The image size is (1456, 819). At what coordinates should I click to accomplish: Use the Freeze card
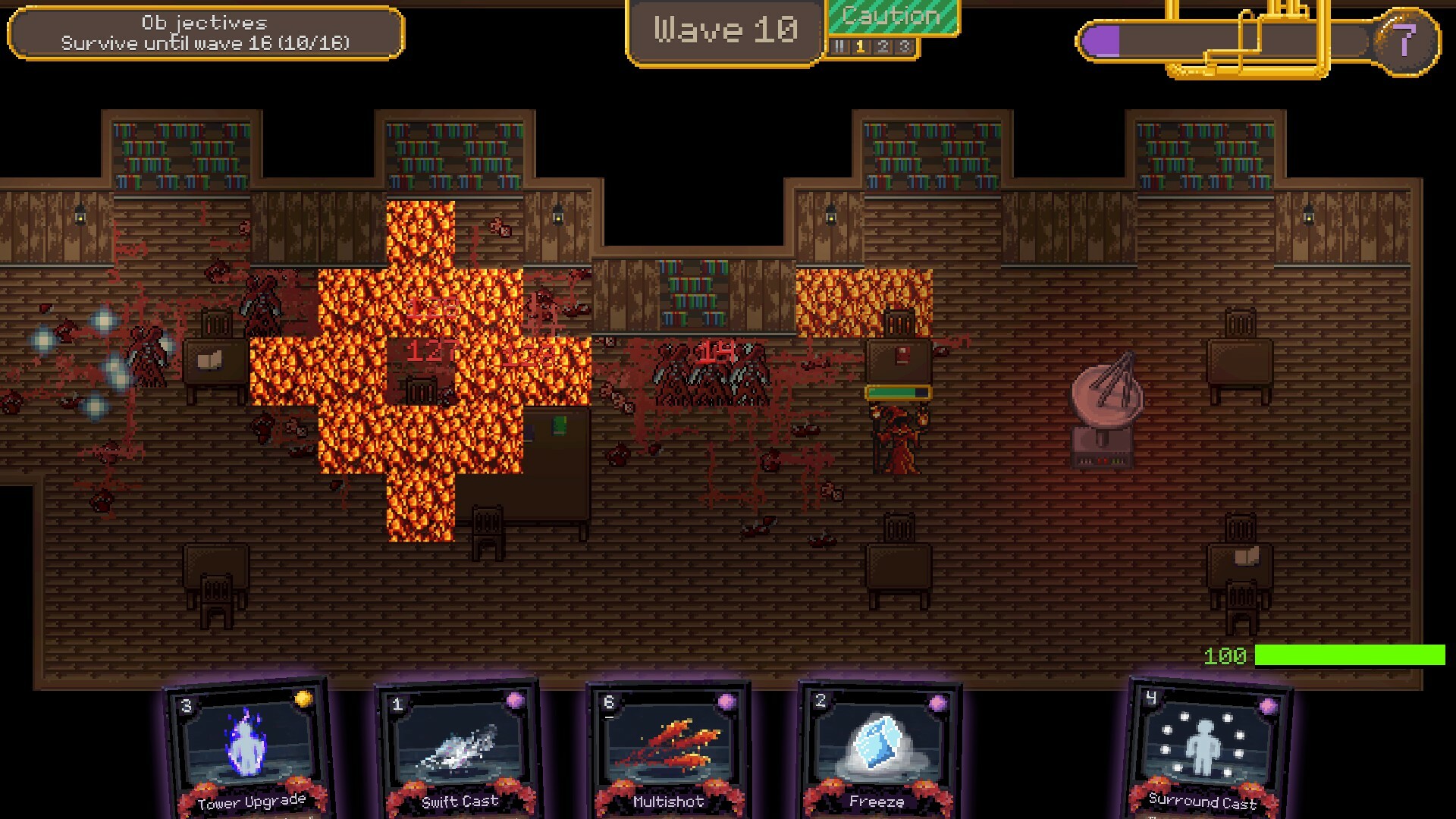pyautogui.click(x=879, y=751)
